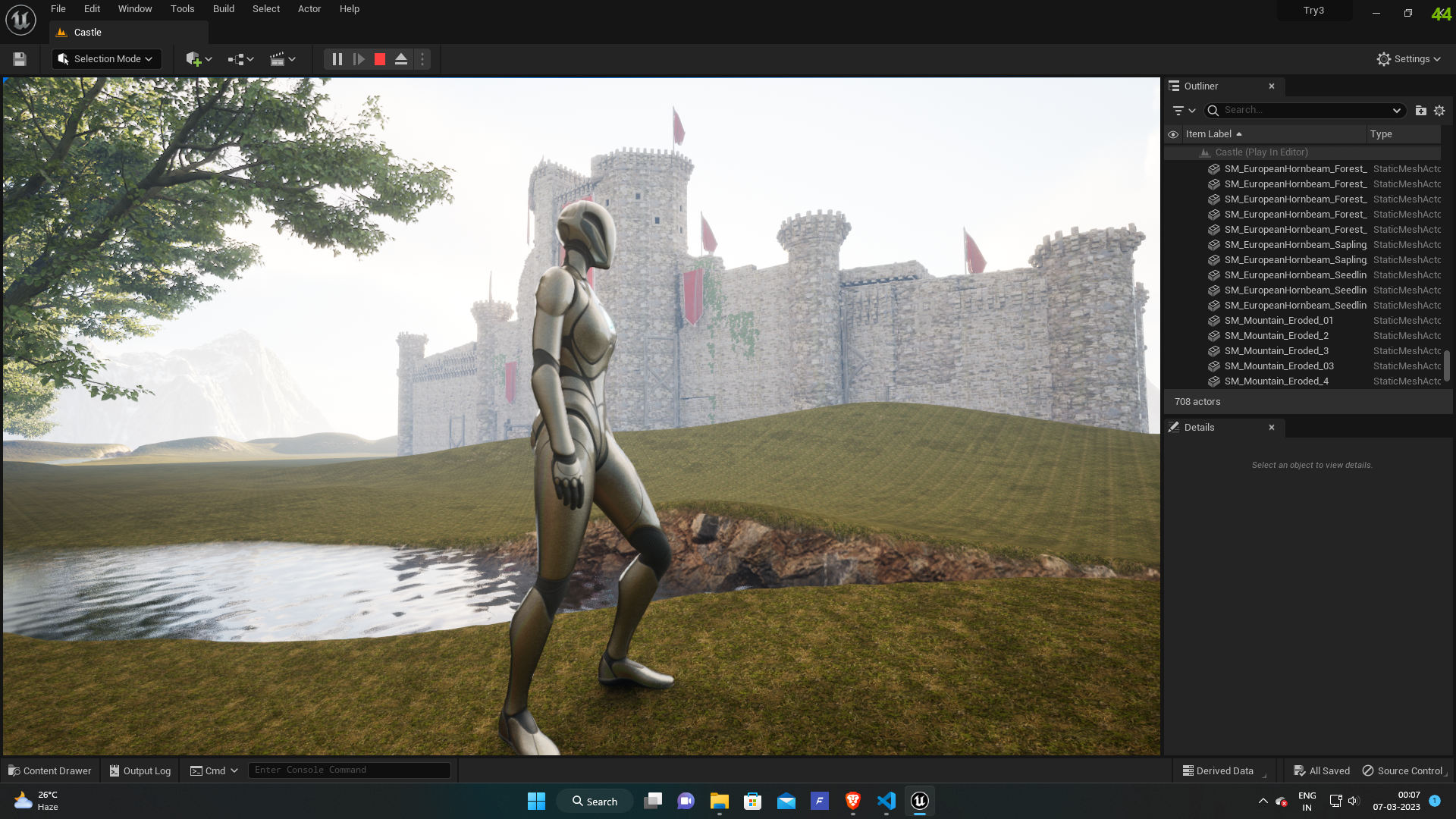Image resolution: width=1456 pixels, height=819 pixels.
Task: Click the save icon in the toolbar
Action: pyautogui.click(x=20, y=59)
